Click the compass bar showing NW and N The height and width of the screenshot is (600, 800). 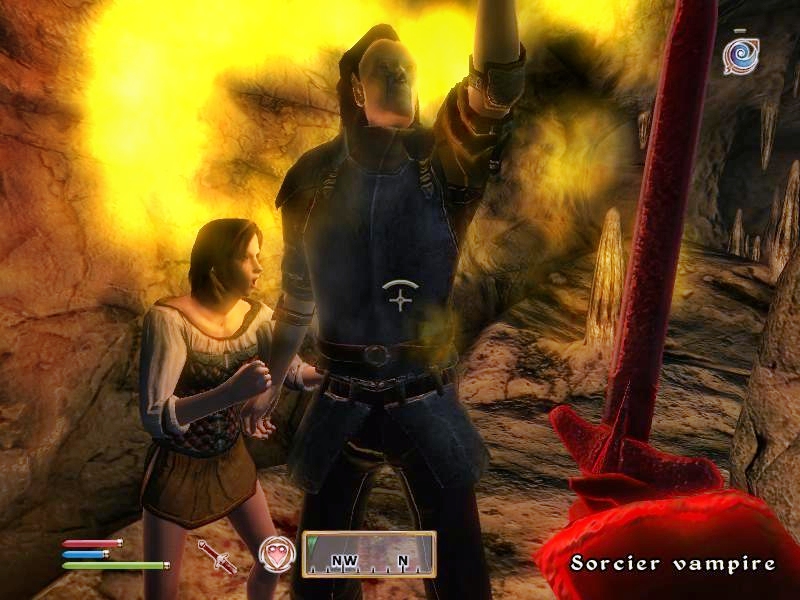pyautogui.click(x=369, y=554)
